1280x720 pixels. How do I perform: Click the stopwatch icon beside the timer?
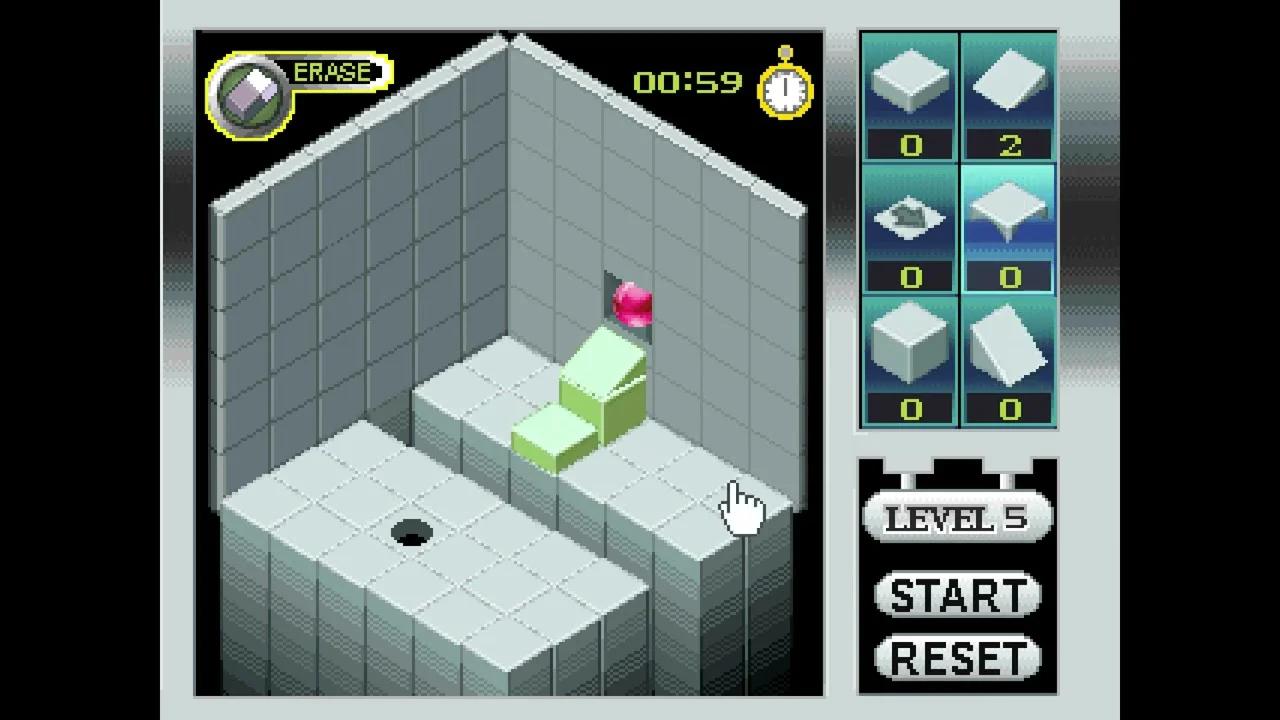[x=784, y=90]
